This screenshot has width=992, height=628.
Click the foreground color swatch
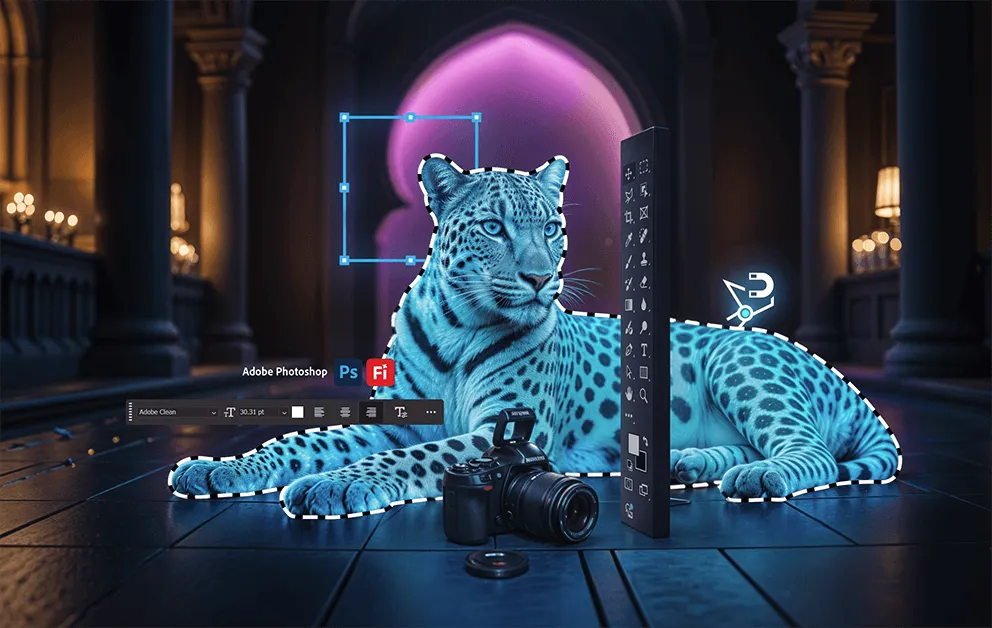coord(632,444)
